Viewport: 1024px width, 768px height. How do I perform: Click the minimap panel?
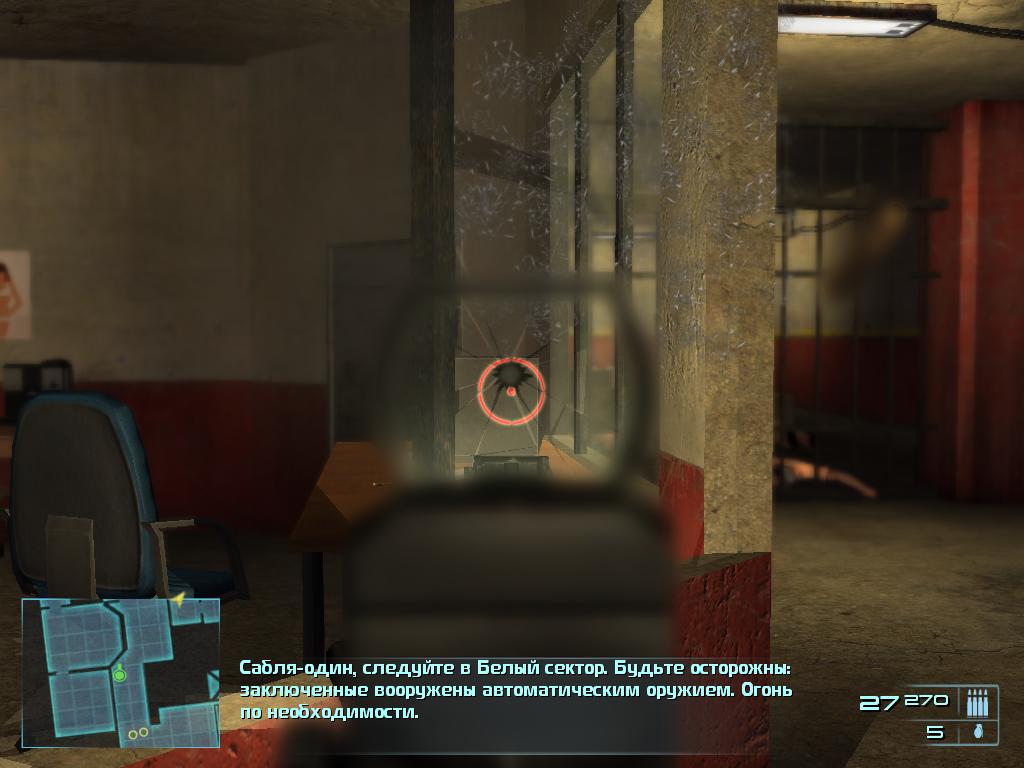coord(120,673)
